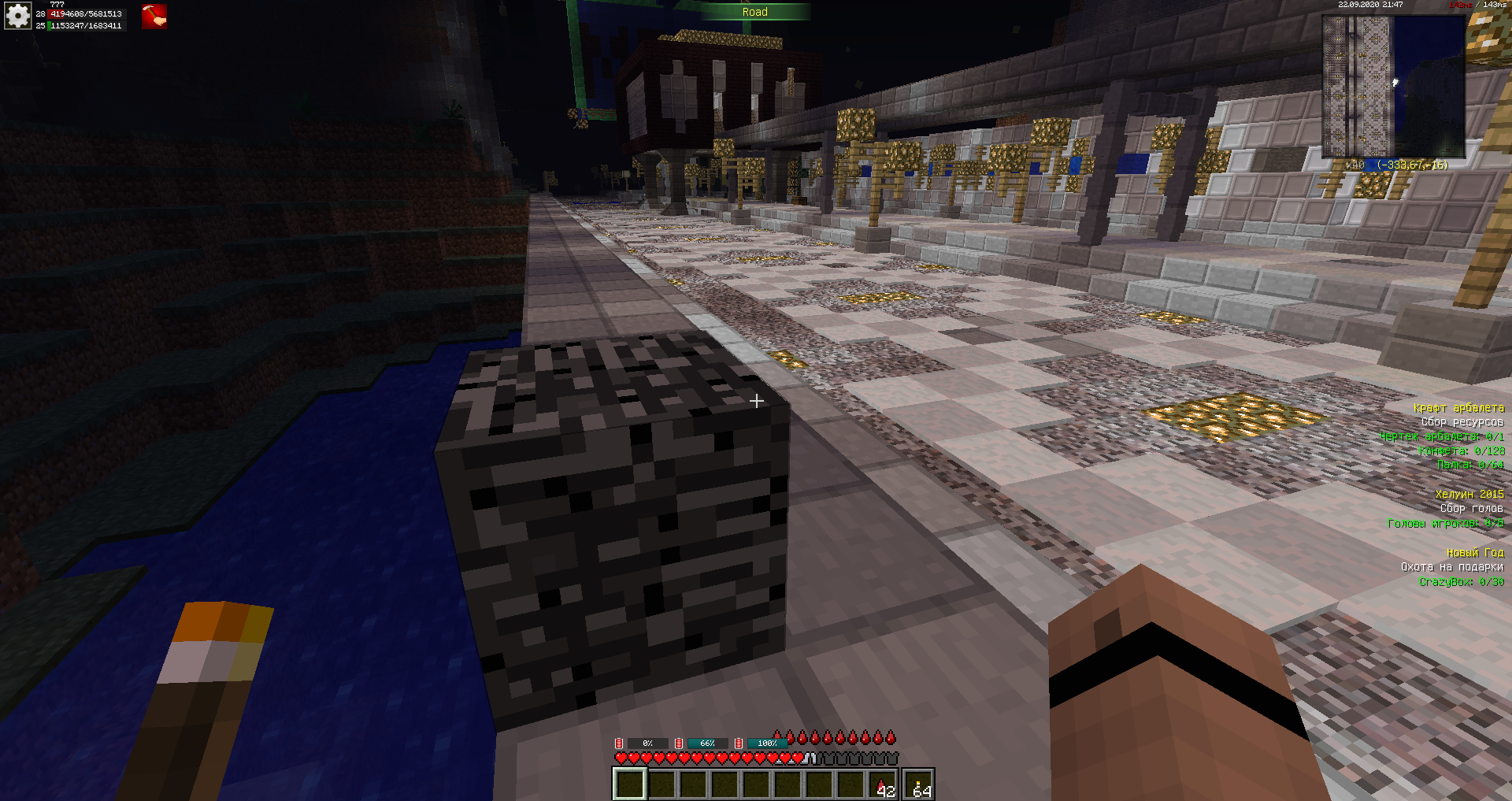Open the minimap
The height and width of the screenshot is (801, 1512).
click(x=1392, y=86)
